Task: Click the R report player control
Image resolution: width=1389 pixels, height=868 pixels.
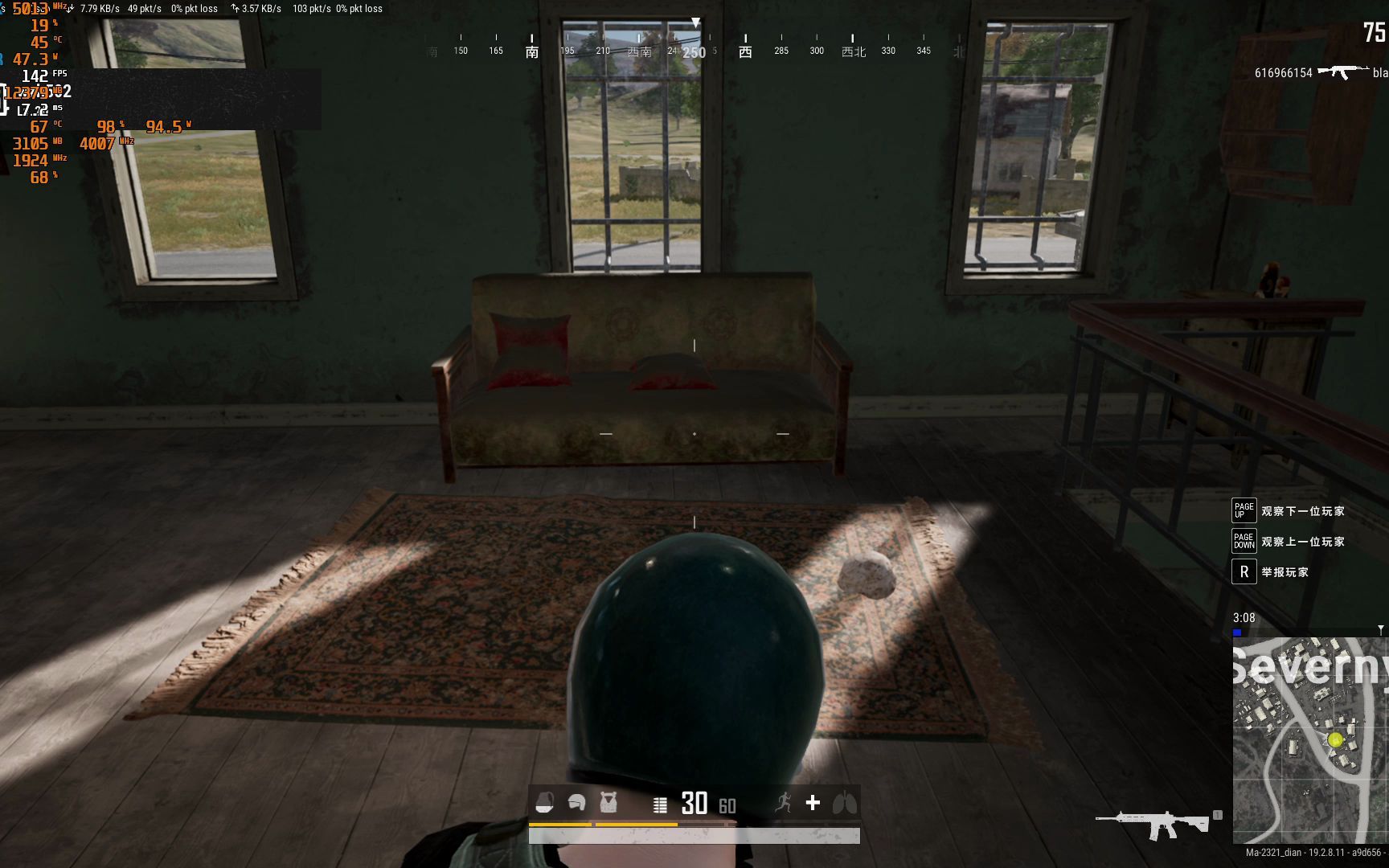Action: pos(1244,572)
